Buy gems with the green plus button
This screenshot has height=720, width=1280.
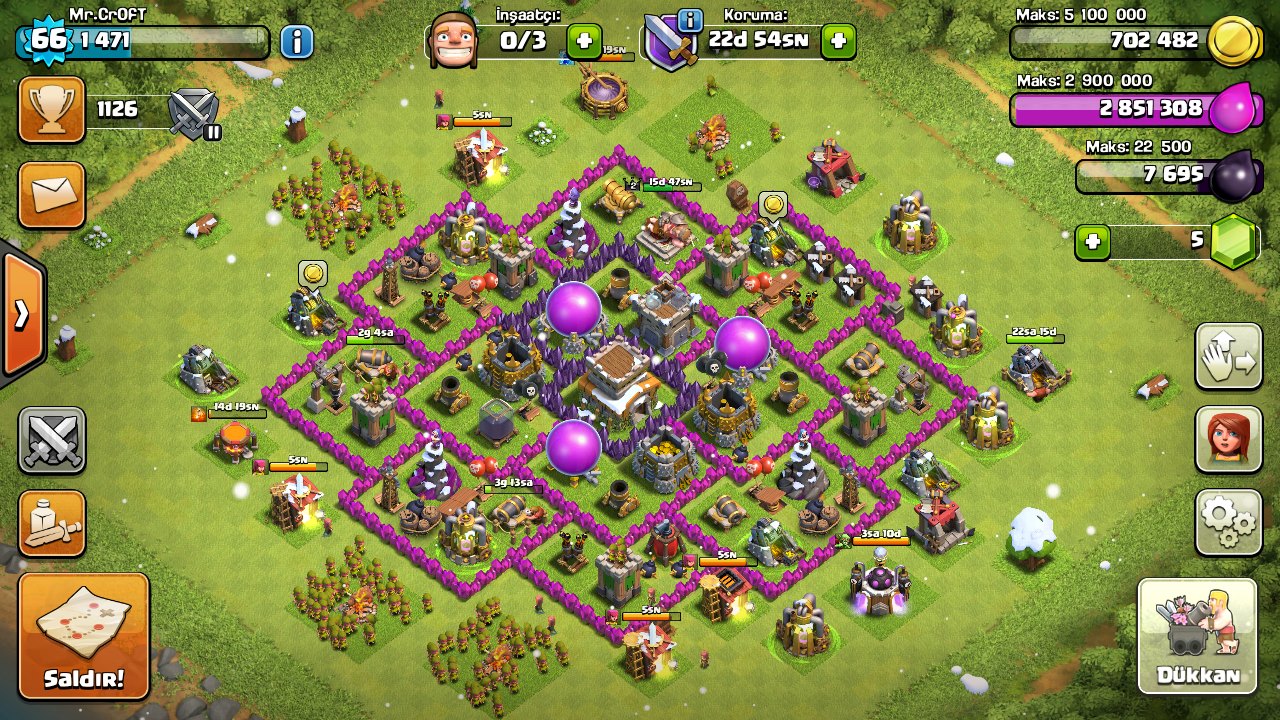[x=1093, y=242]
